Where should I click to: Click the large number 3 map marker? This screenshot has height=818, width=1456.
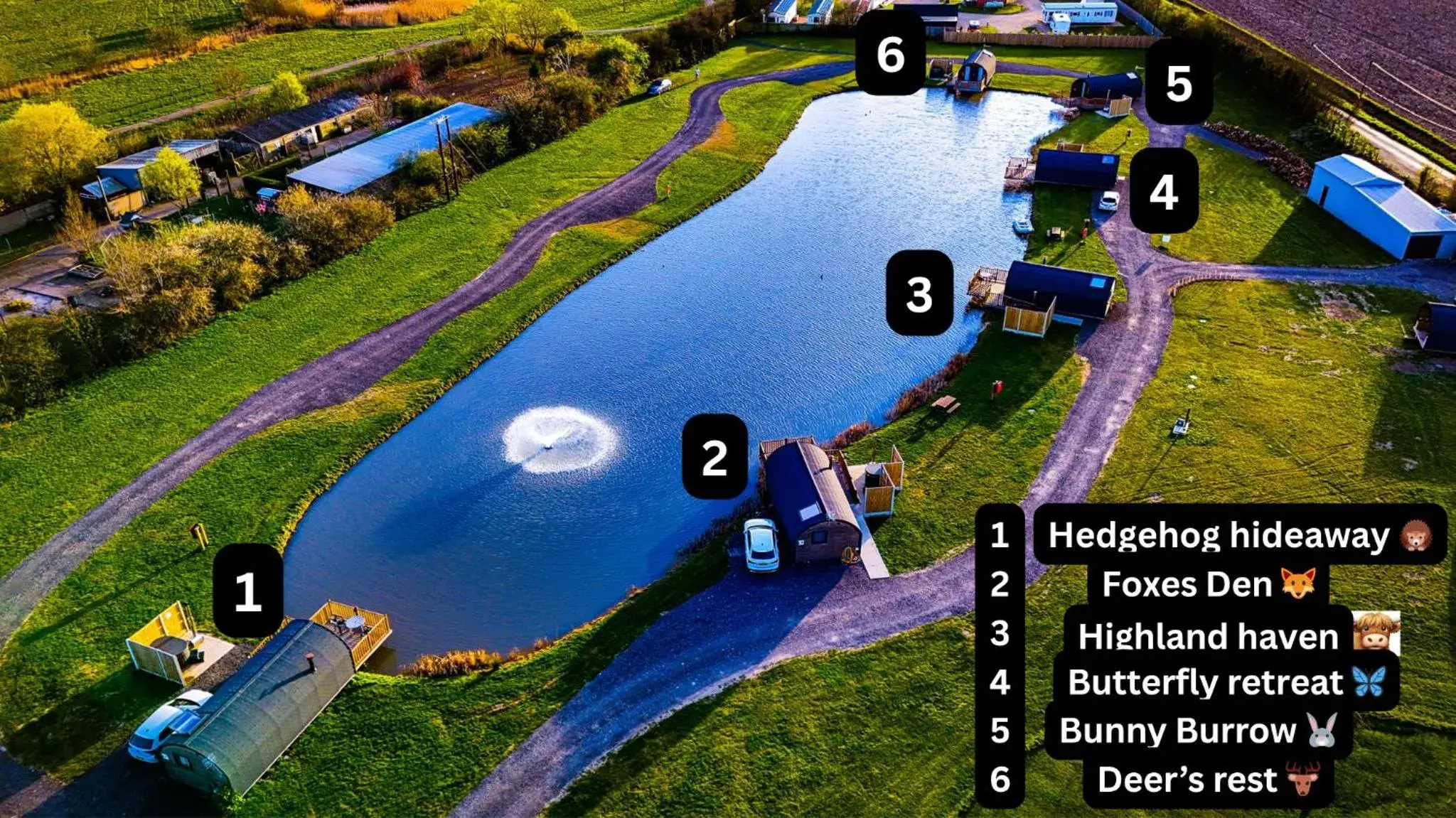click(x=919, y=294)
